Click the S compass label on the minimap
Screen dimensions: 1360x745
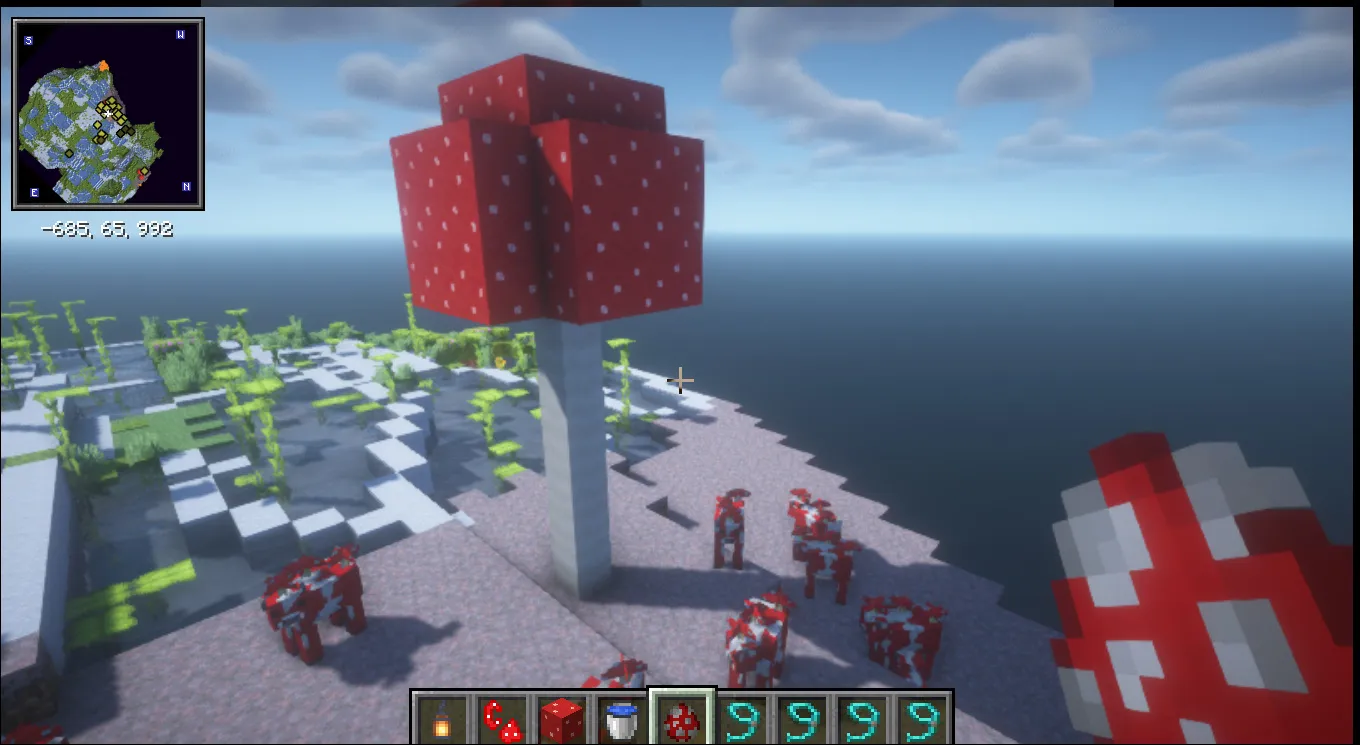coord(28,40)
